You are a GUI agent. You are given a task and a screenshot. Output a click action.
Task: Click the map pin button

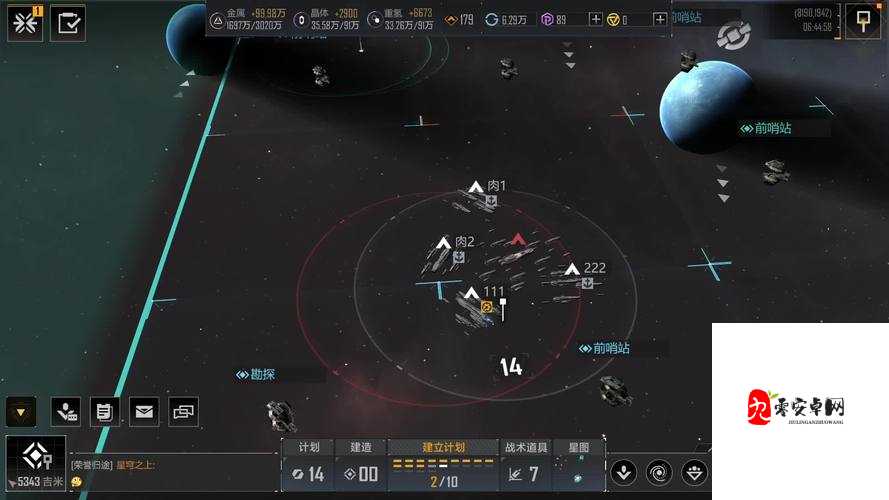(862, 20)
